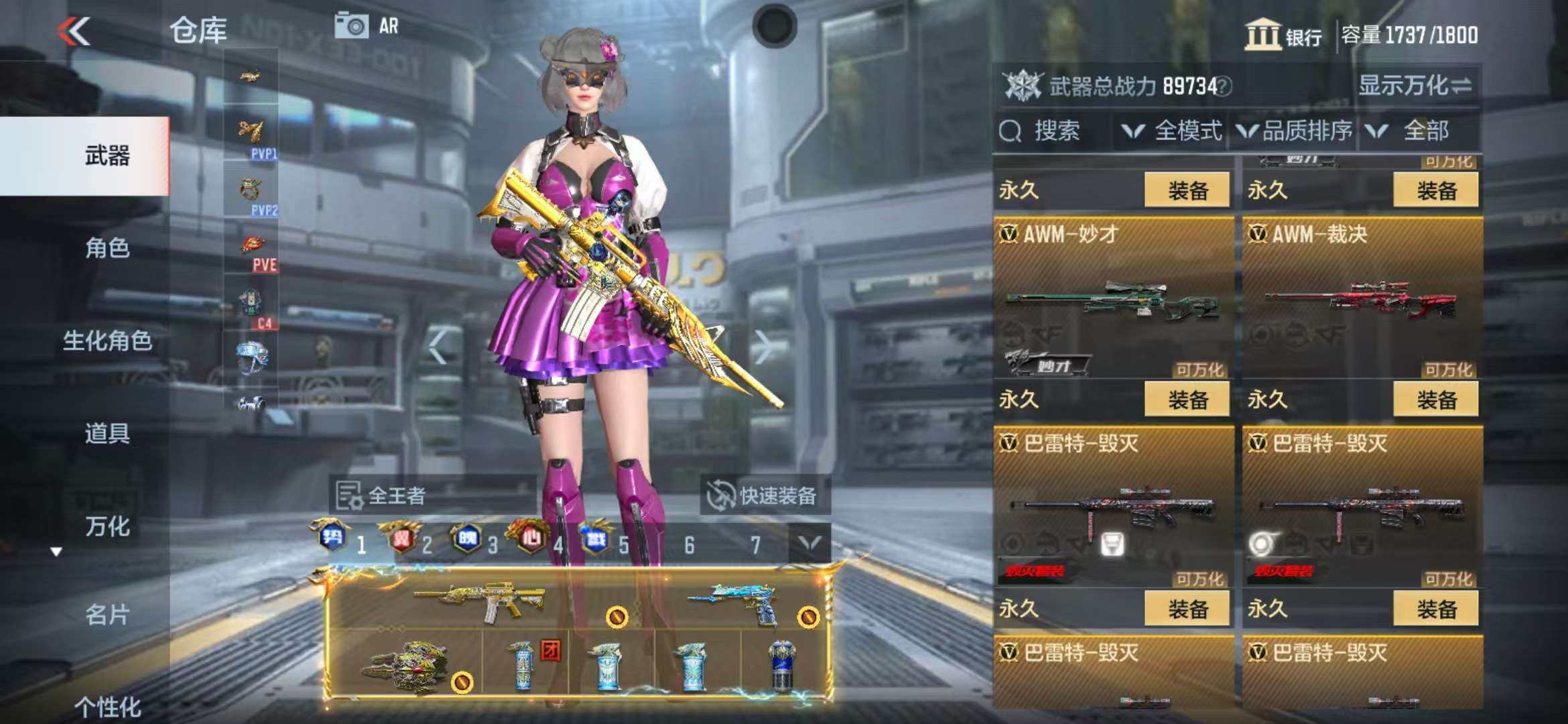Open the 银行 bank

[x=1283, y=35]
